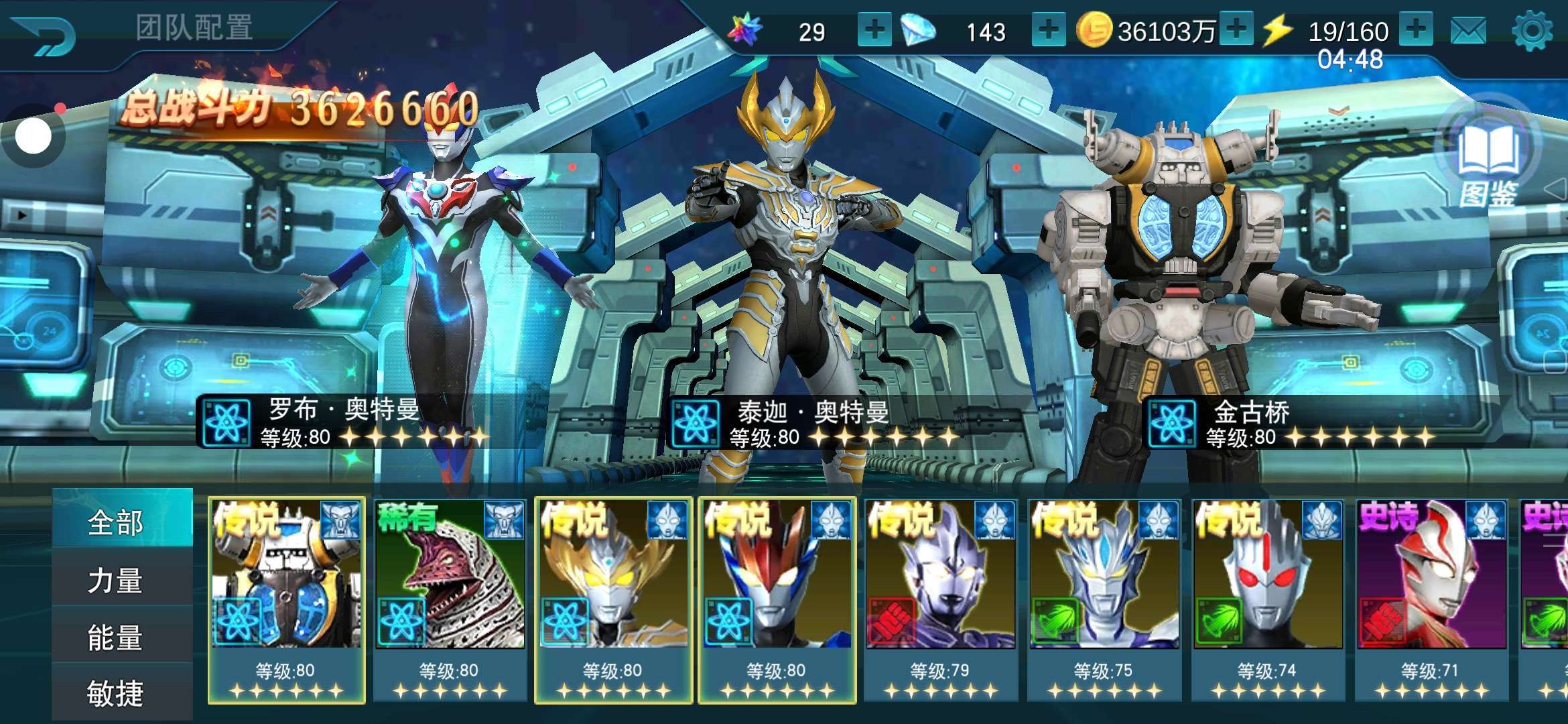Refill lightning energy with plus button
The height and width of the screenshot is (724, 1568).
(x=1415, y=30)
